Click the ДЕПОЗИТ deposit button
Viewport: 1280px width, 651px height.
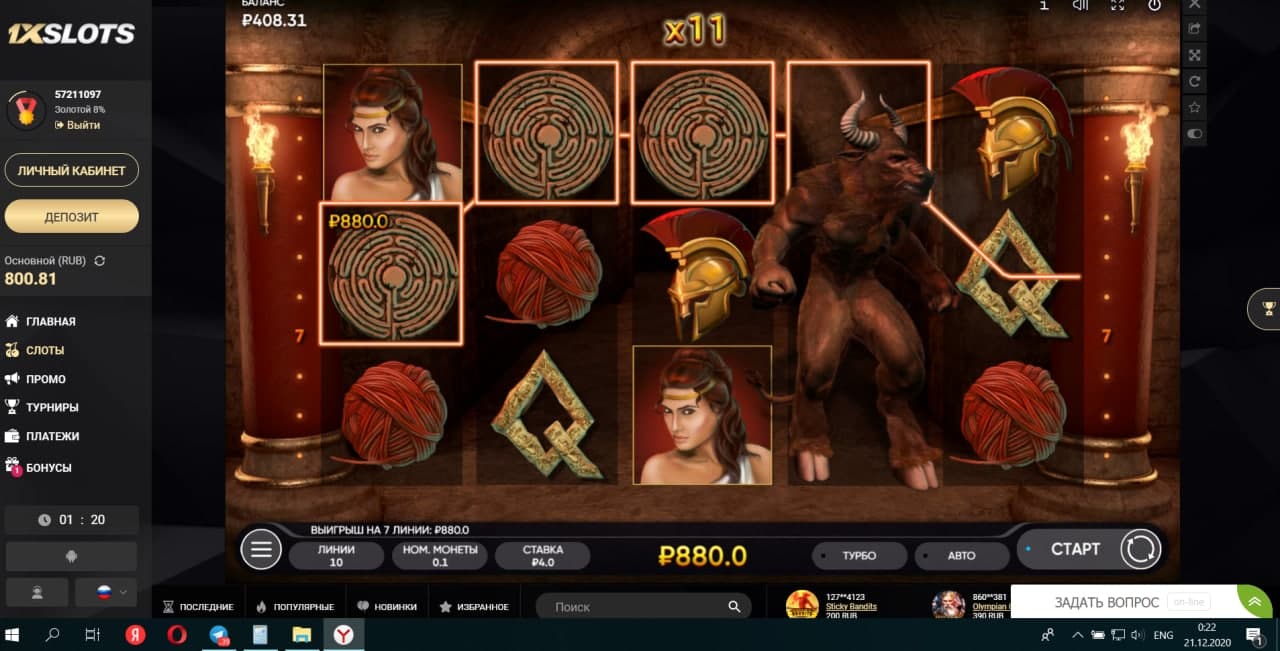tap(72, 216)
